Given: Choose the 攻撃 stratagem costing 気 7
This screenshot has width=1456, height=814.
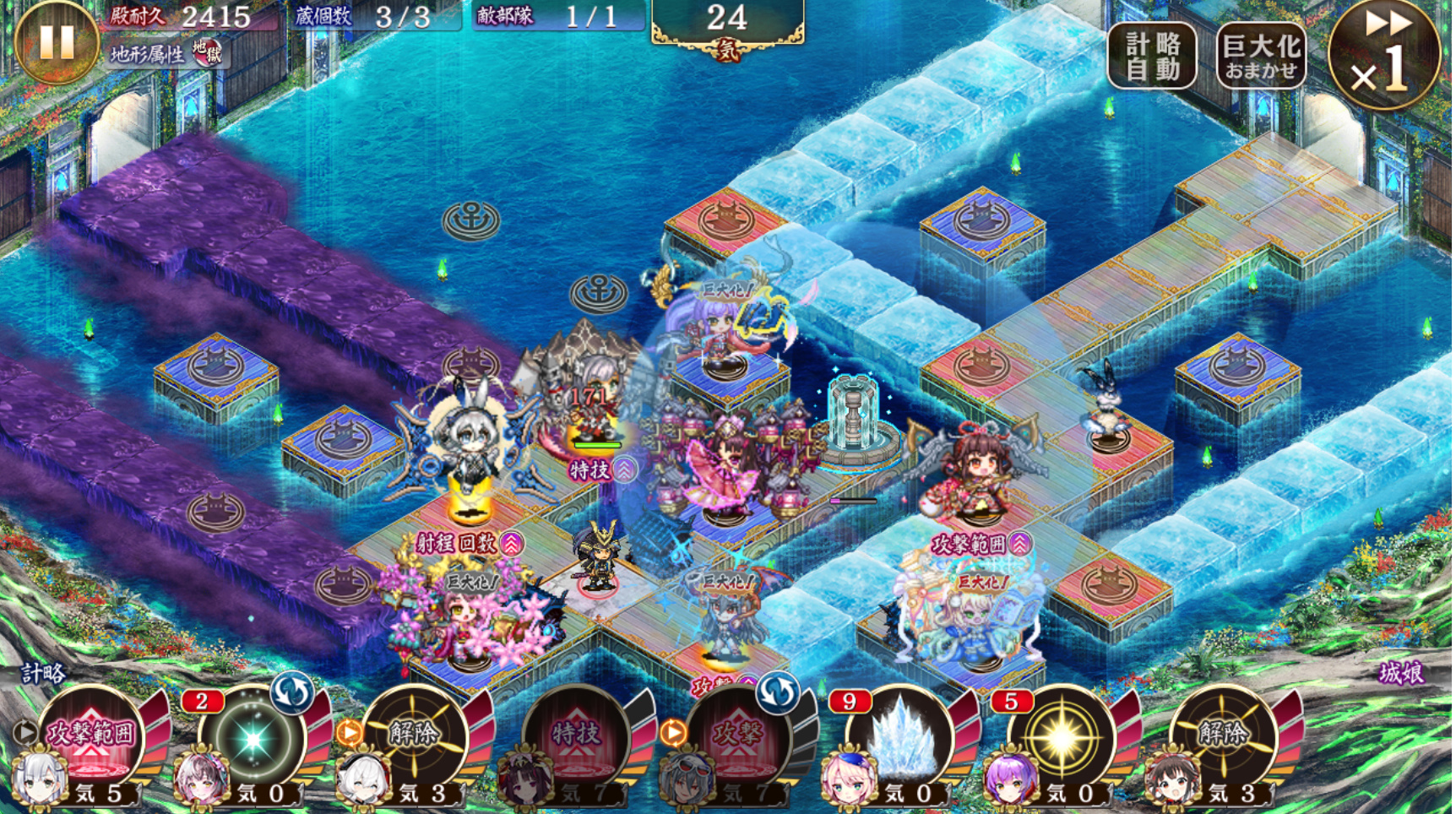Looking at the screenshot, I should pyautogui.click(x=738, y=735).
